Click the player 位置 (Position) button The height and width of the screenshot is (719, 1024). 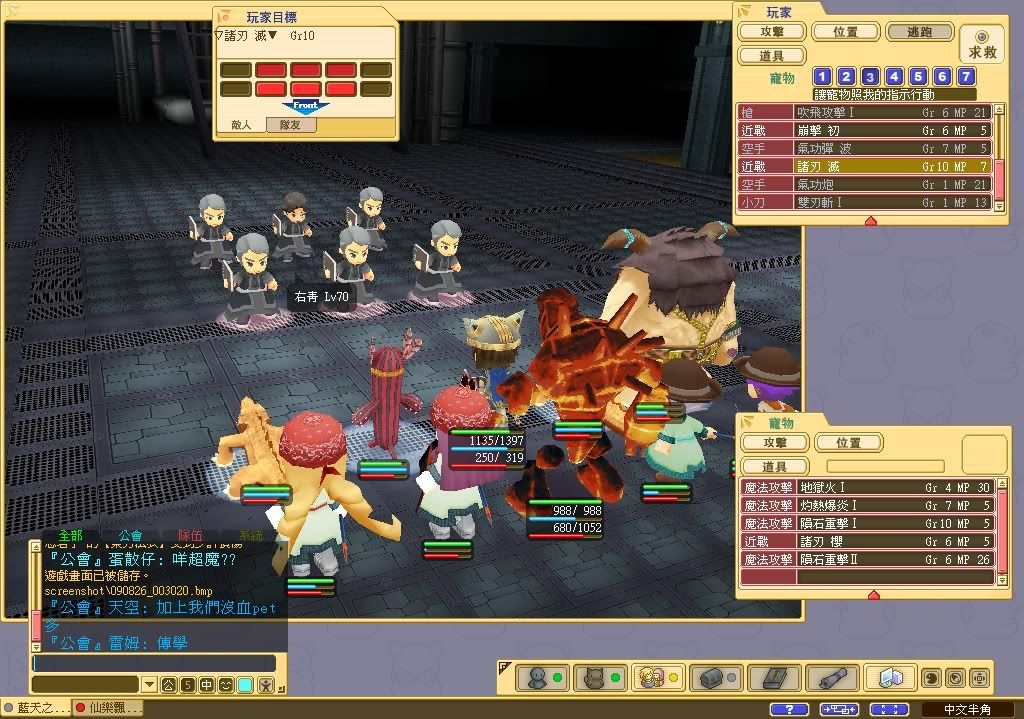pos(845,32)
